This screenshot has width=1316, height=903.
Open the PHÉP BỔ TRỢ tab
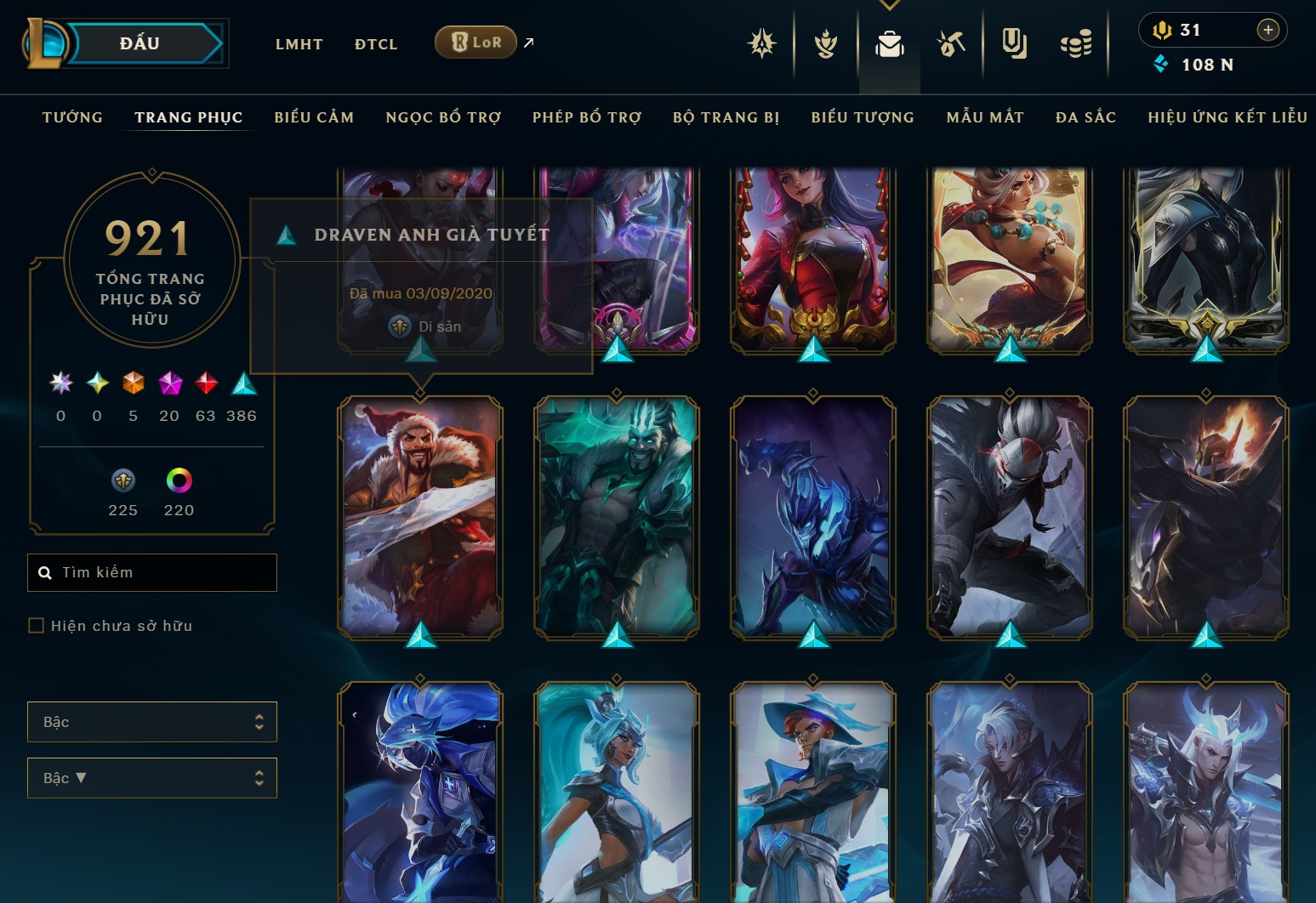(x=587, y=117)
